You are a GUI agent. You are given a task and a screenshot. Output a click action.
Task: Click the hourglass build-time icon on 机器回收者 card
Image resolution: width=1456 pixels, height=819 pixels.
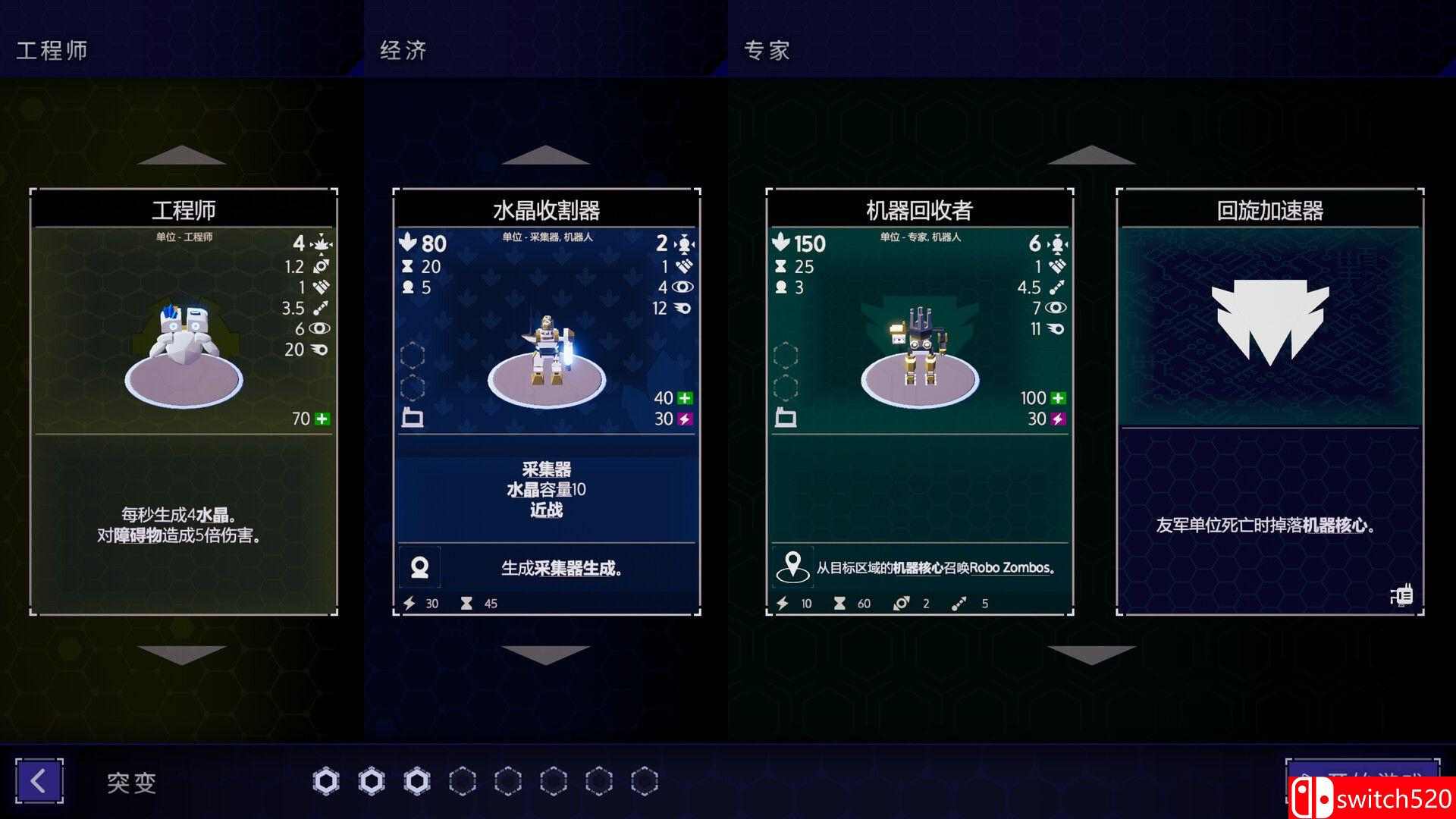(x=783, y=266)
